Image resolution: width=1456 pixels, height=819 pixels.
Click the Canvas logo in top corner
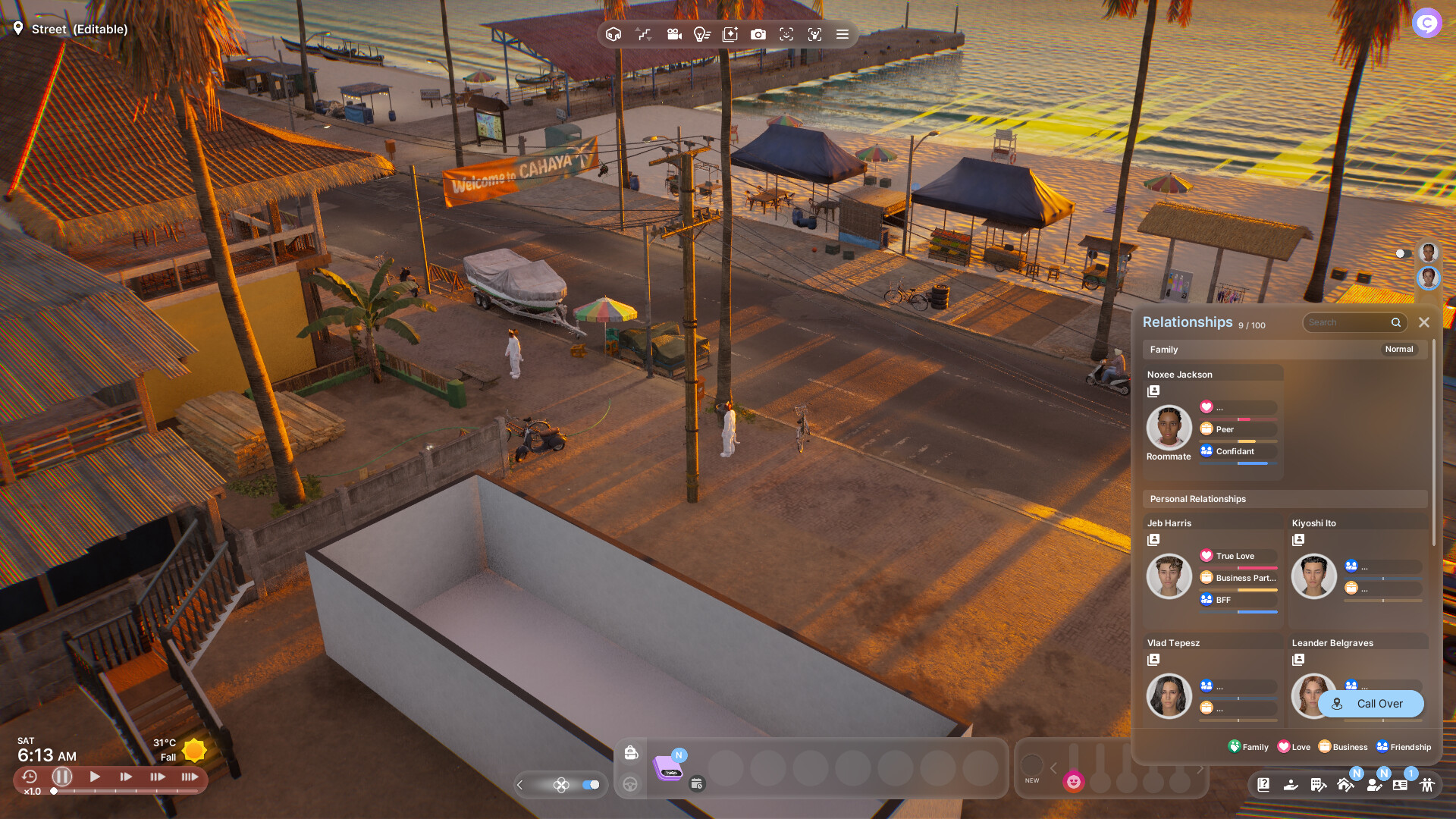1426,23
